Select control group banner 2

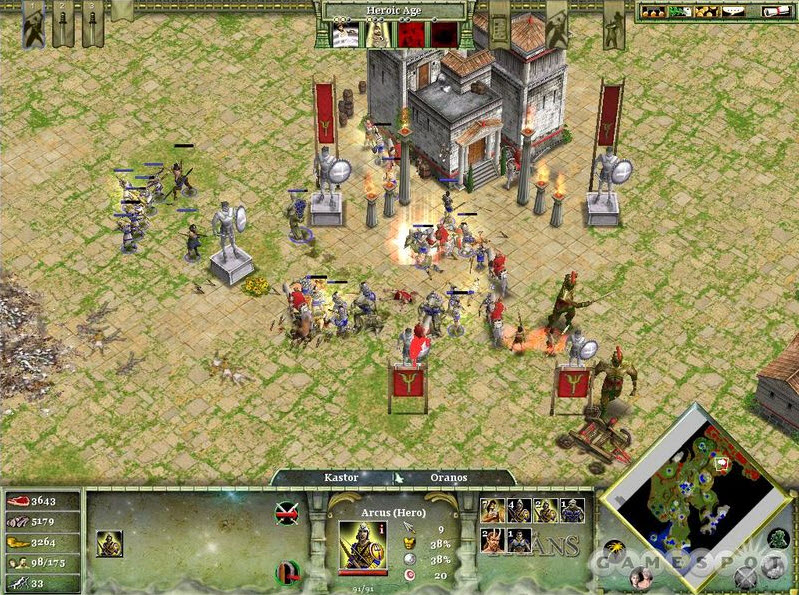(62, 25)
